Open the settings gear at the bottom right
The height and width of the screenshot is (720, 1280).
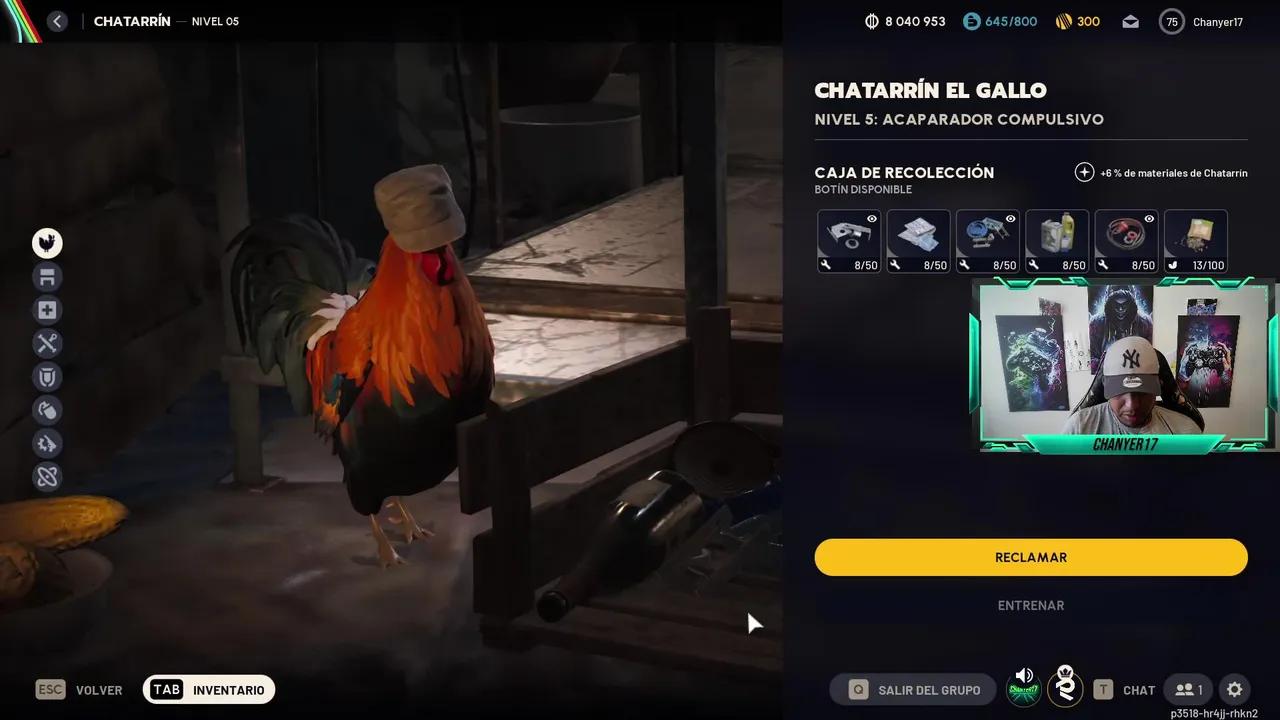click(x=1234, y=689)
